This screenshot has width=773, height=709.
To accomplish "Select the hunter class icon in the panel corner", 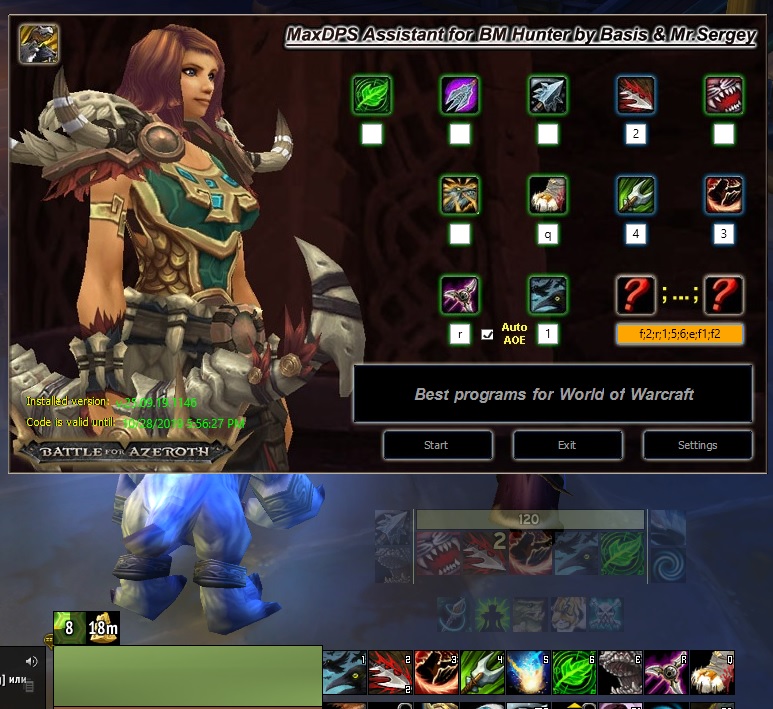I will click(39, 44).
